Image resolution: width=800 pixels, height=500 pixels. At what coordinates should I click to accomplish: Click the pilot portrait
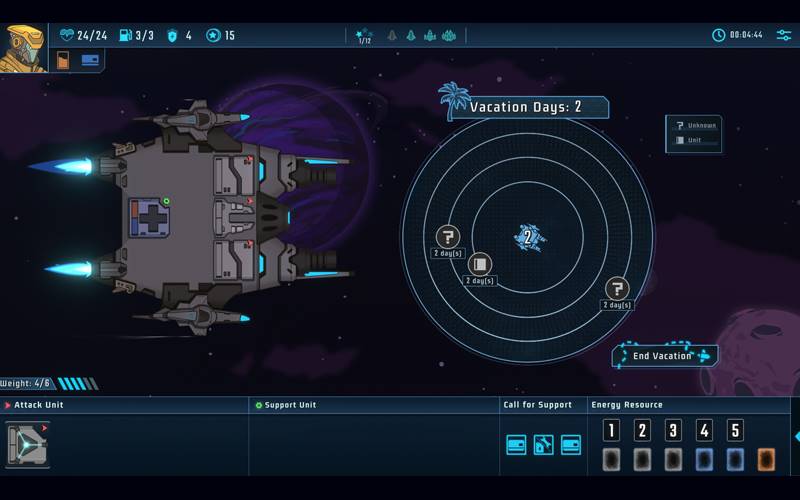(22, 47)
